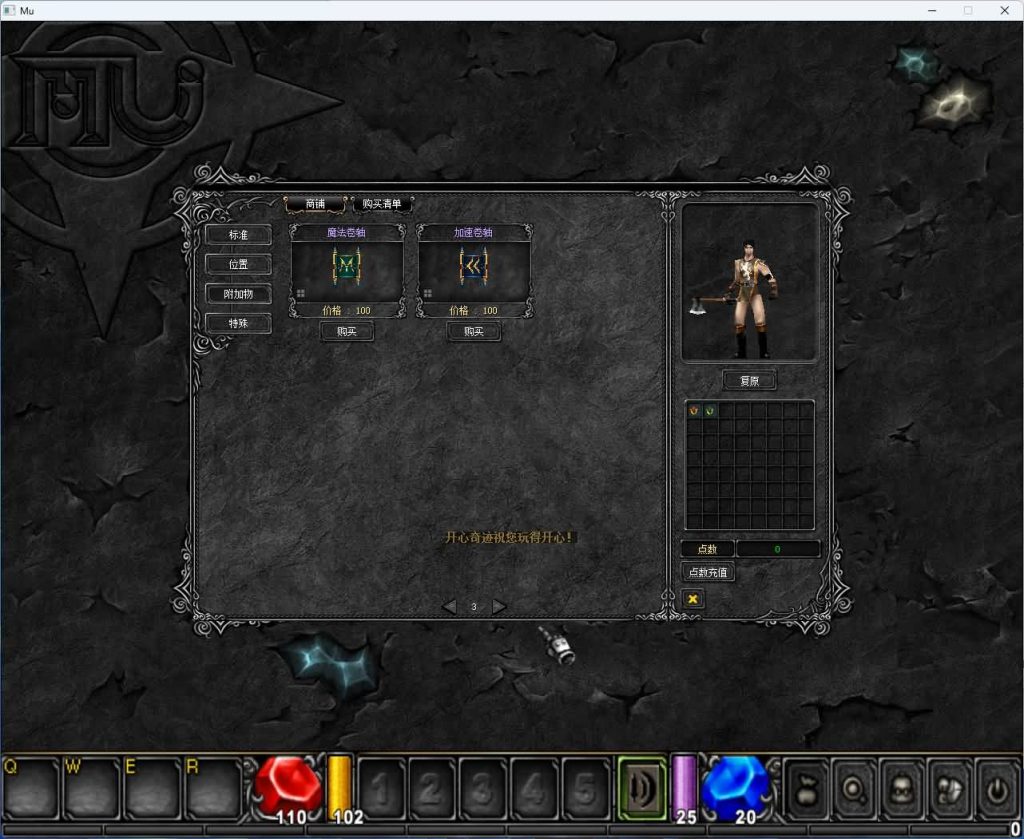Click the 加速卷轴 blue scroll item
Viewport: 1024px width, 839px height.
click(474, 267)
